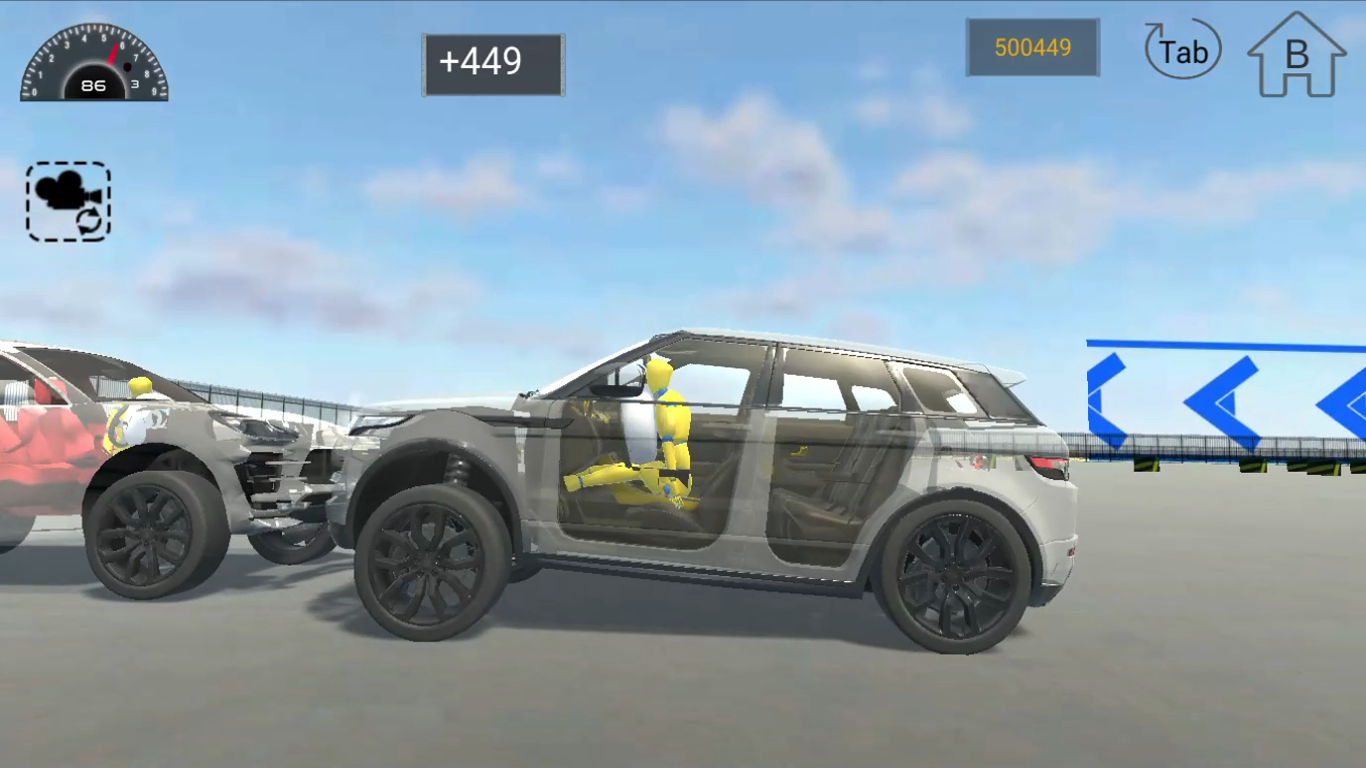Click the digital speed readout showing 86
Viewport: 1366px width, 768px height.
tap(93, 86)
